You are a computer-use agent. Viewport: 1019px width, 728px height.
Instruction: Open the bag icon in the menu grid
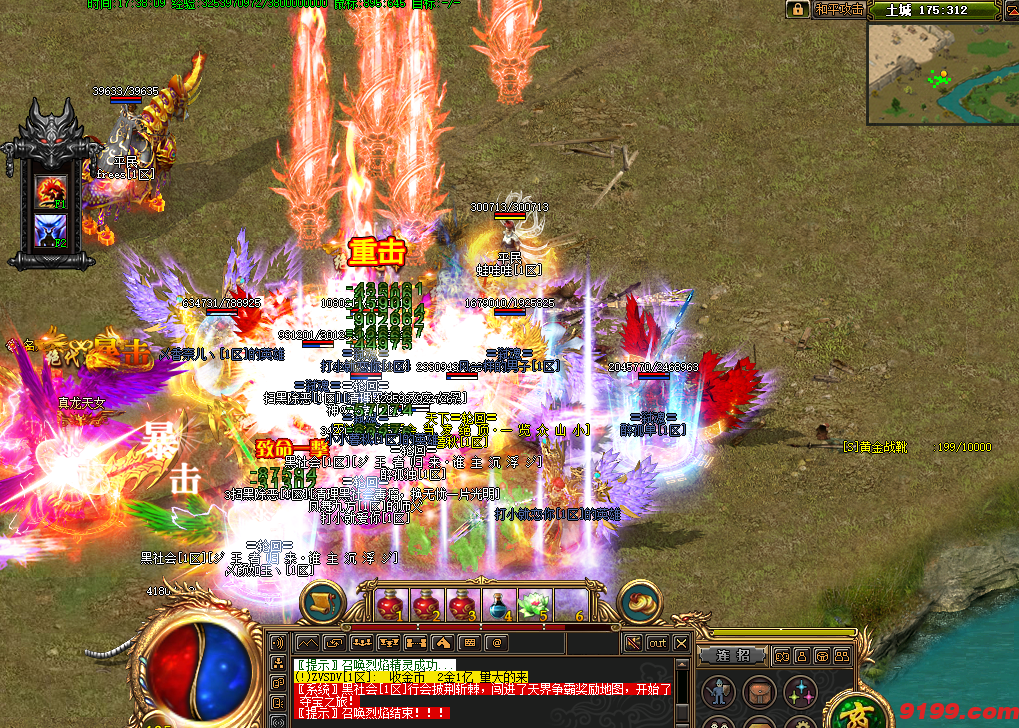758,691
